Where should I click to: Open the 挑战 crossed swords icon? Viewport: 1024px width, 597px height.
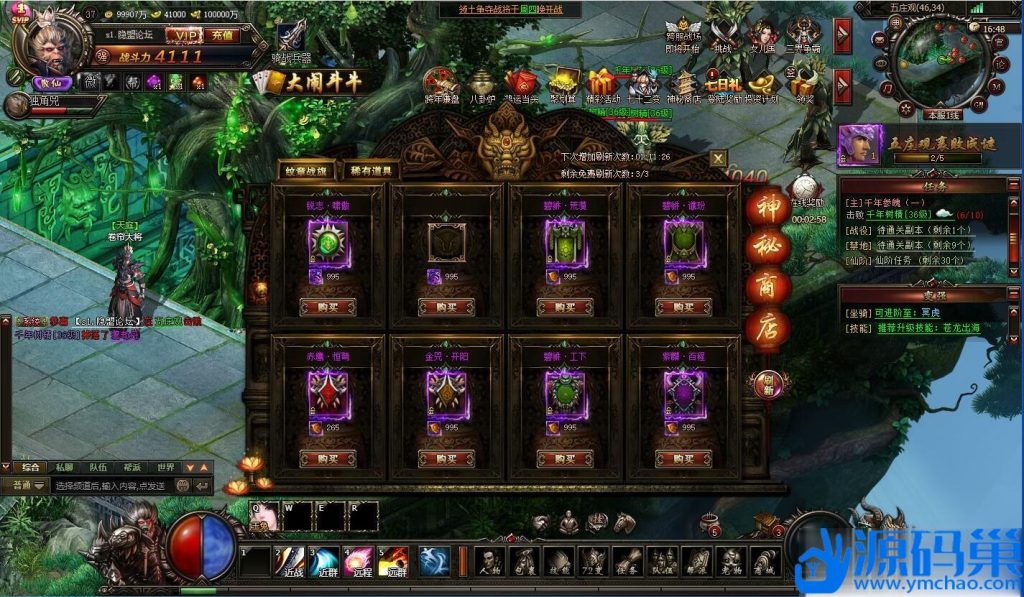click(721, 32)
